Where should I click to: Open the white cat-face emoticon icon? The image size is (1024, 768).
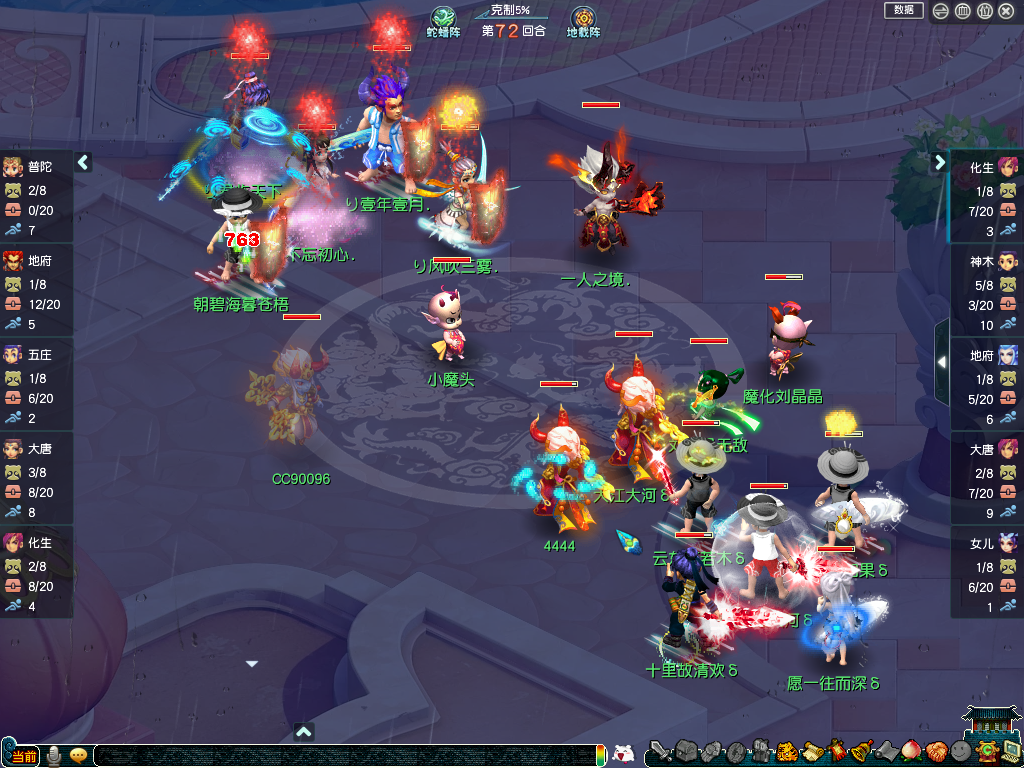623,754
